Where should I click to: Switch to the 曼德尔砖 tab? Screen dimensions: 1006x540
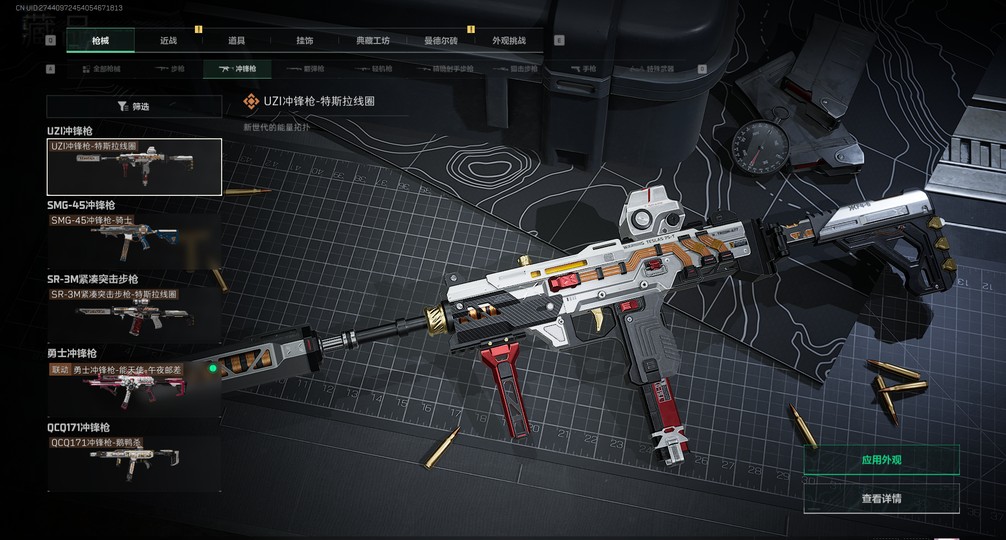pyautogui.click(x=440, y=40)
